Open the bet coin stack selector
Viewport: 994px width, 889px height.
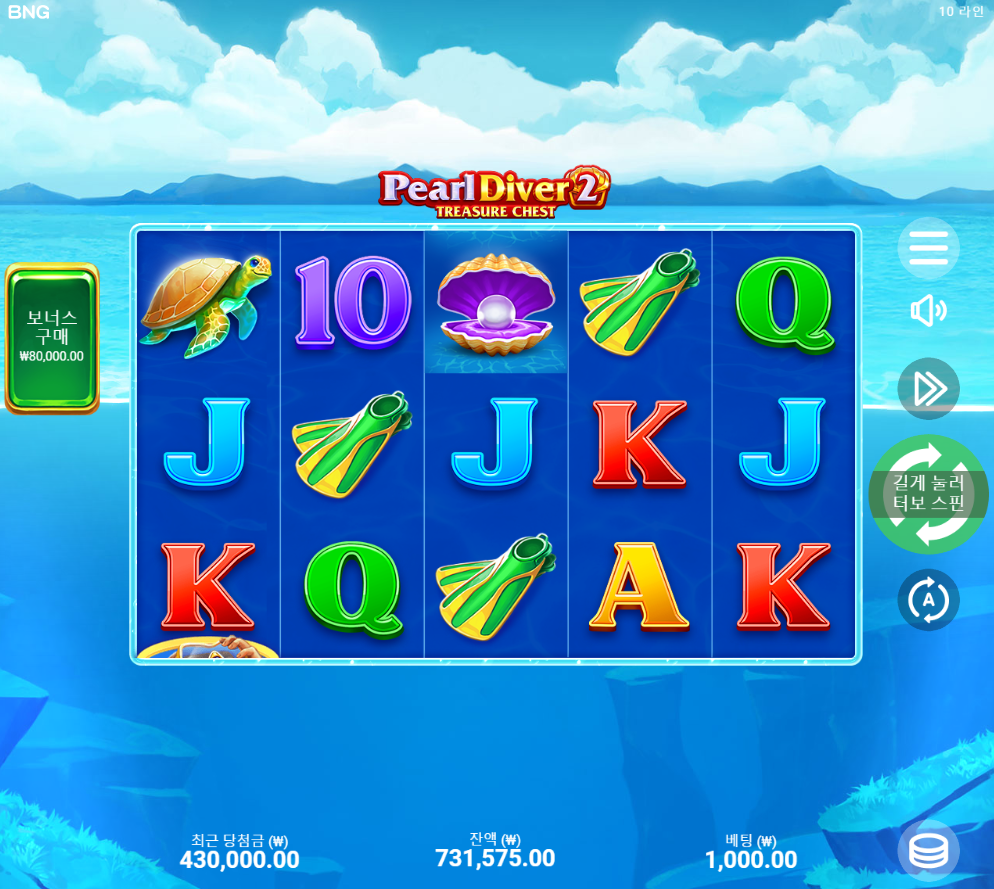(x=928, y=851)
